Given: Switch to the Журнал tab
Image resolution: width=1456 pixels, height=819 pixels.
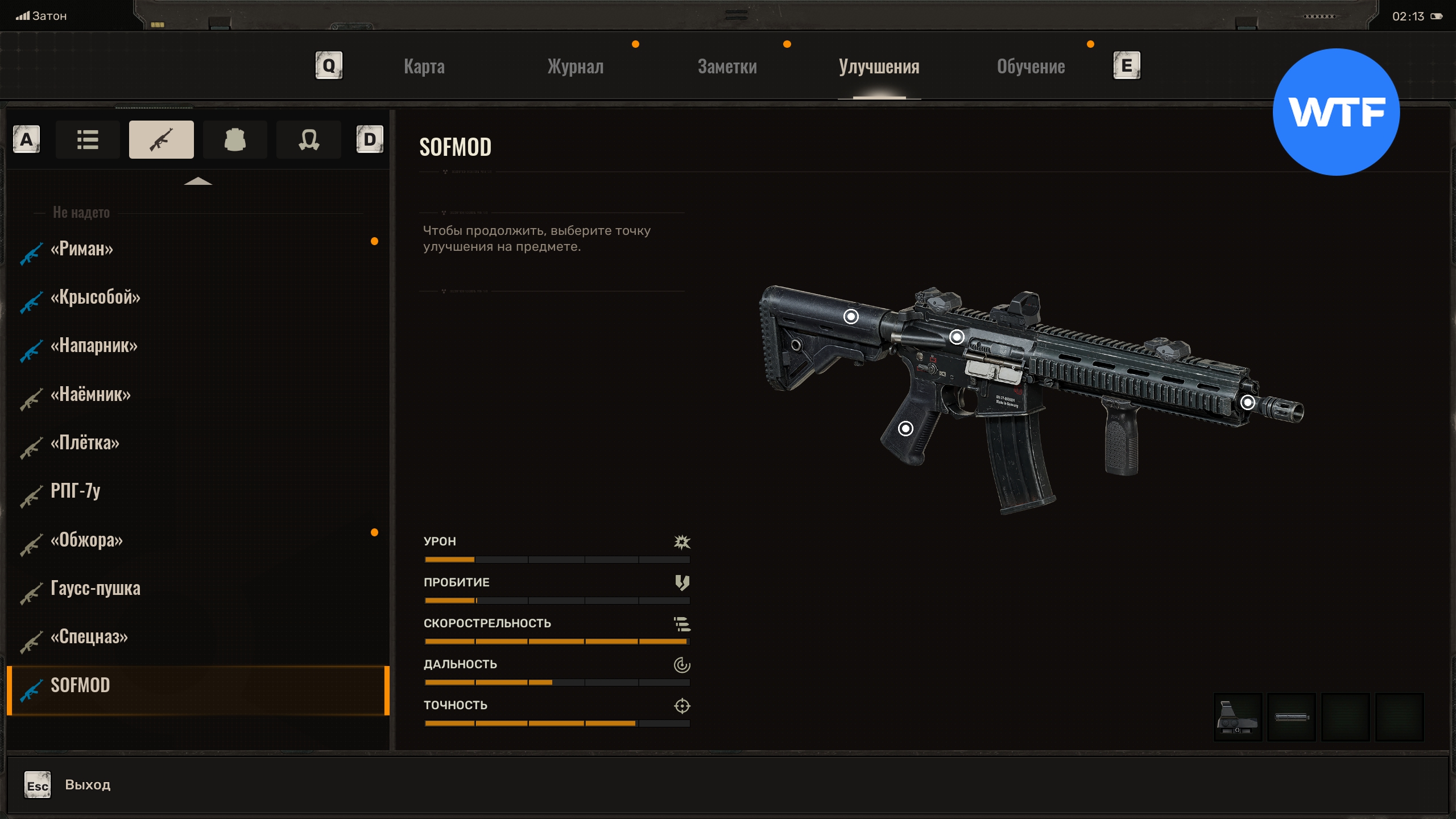Looking at the screenshot, I should coord(575,67).
